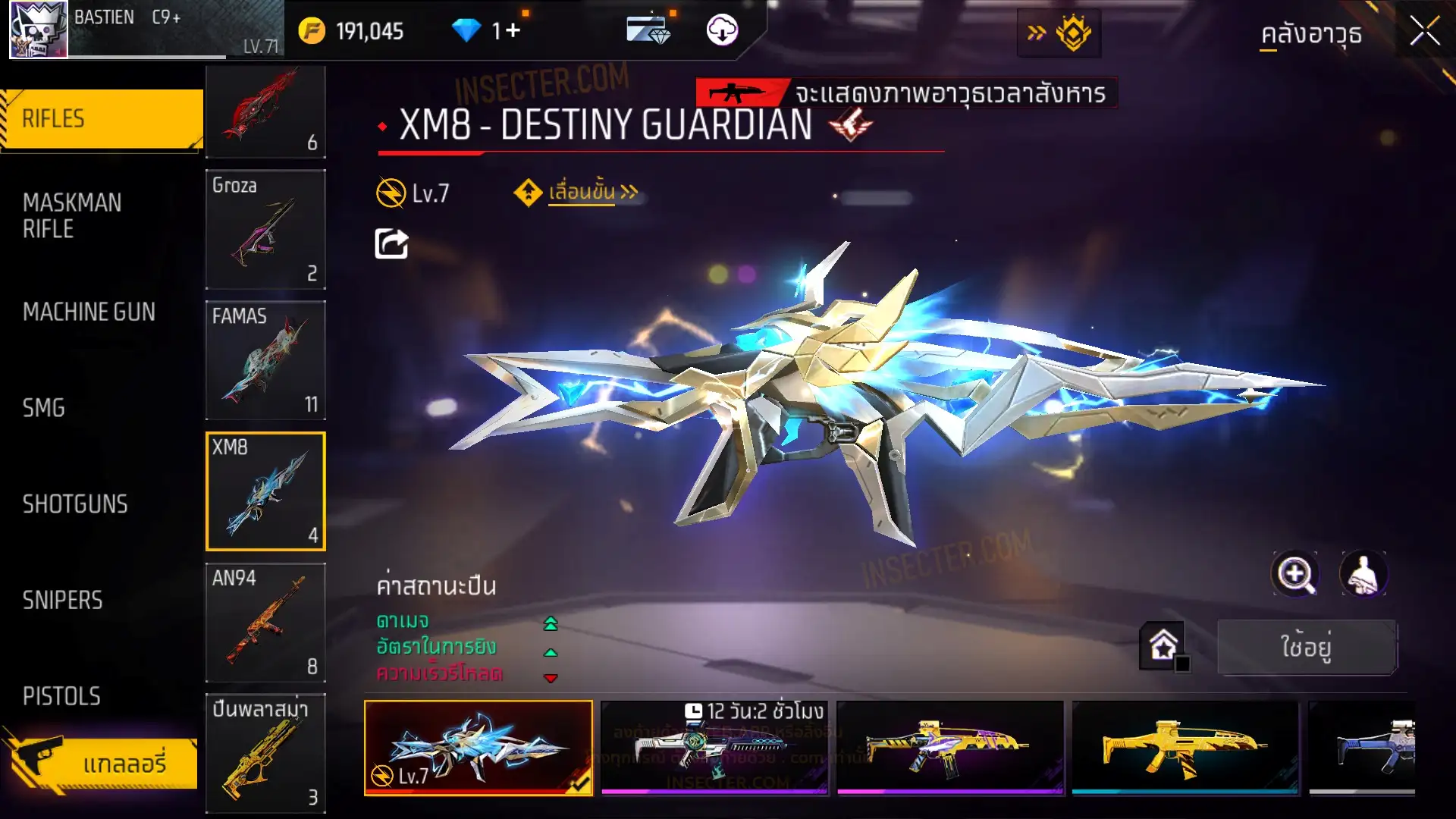The height and width of the screenshot is (819, 1456).
Task: Zoom in with the magnifier icon
Action: coord(1294,574)
